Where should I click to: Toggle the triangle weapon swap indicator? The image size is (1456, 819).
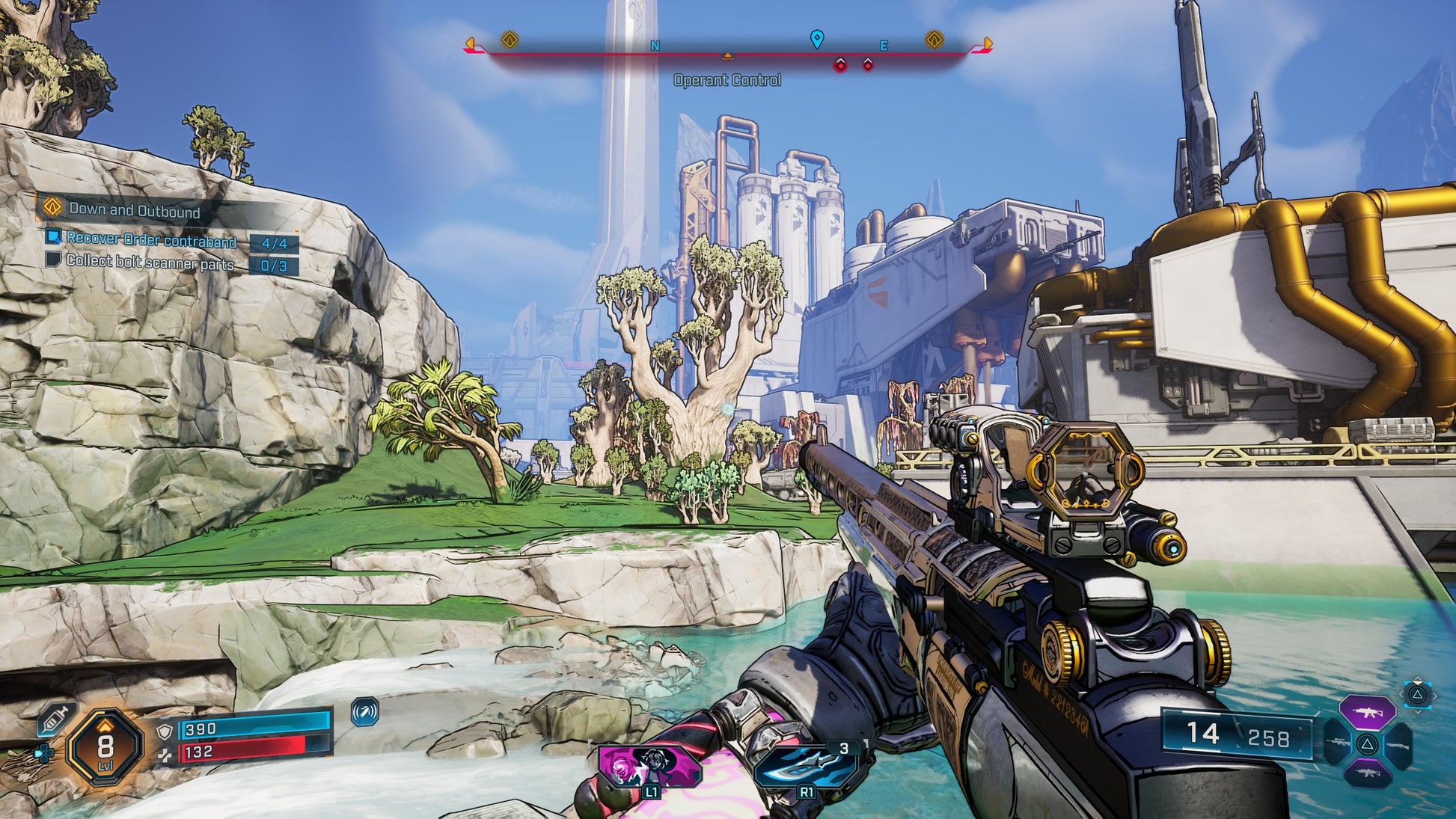(1418, 695)
